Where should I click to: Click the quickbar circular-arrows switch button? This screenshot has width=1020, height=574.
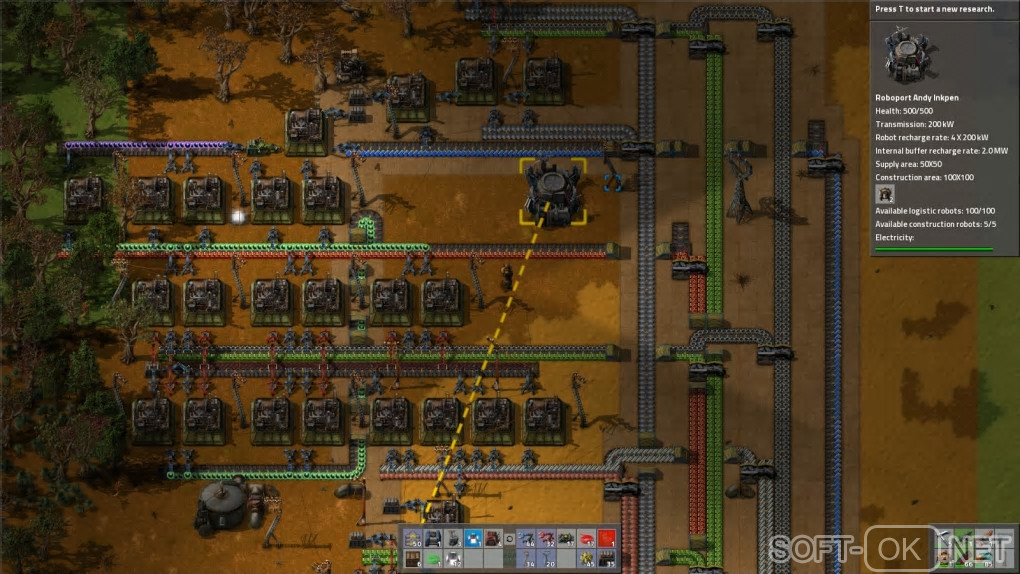[x=509, y=541]
